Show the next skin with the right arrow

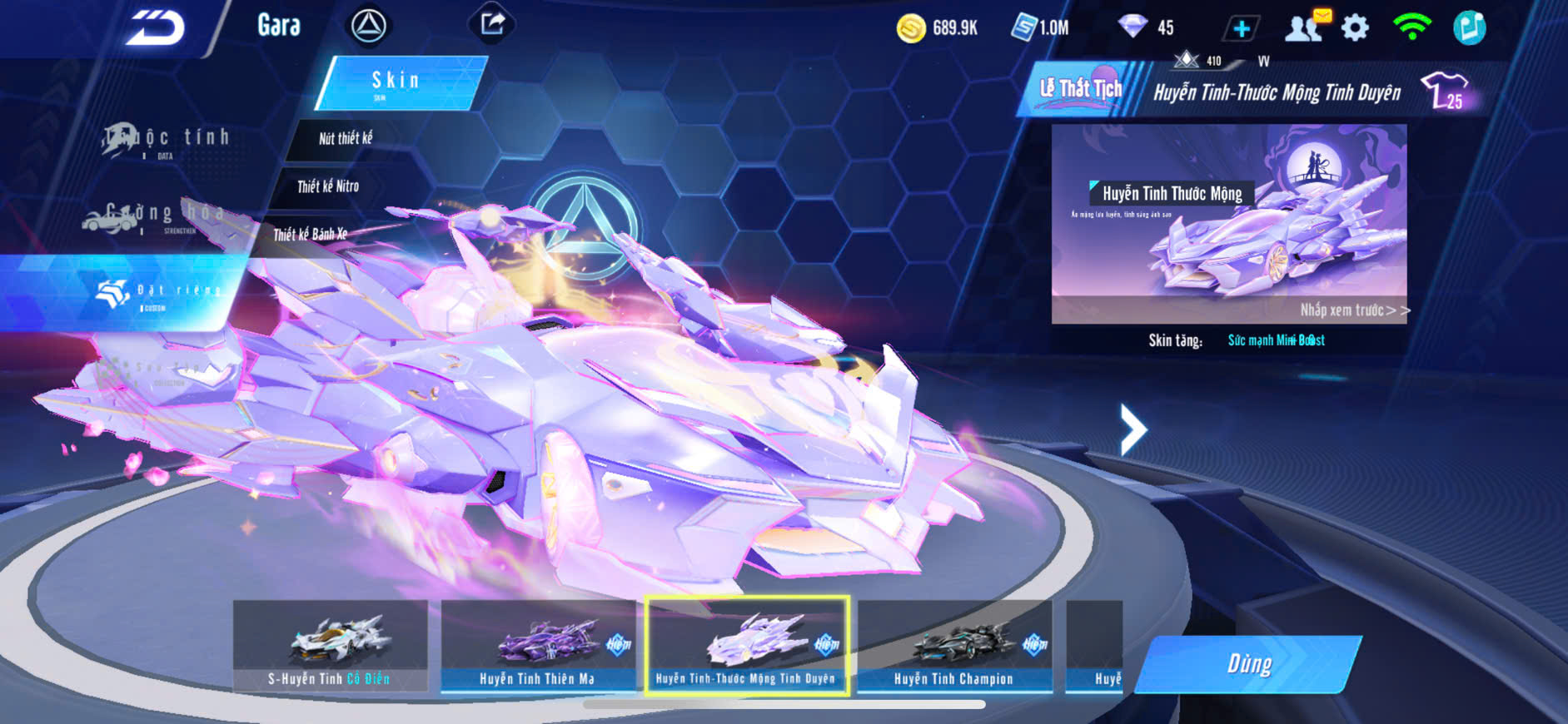coord(1132,429)
